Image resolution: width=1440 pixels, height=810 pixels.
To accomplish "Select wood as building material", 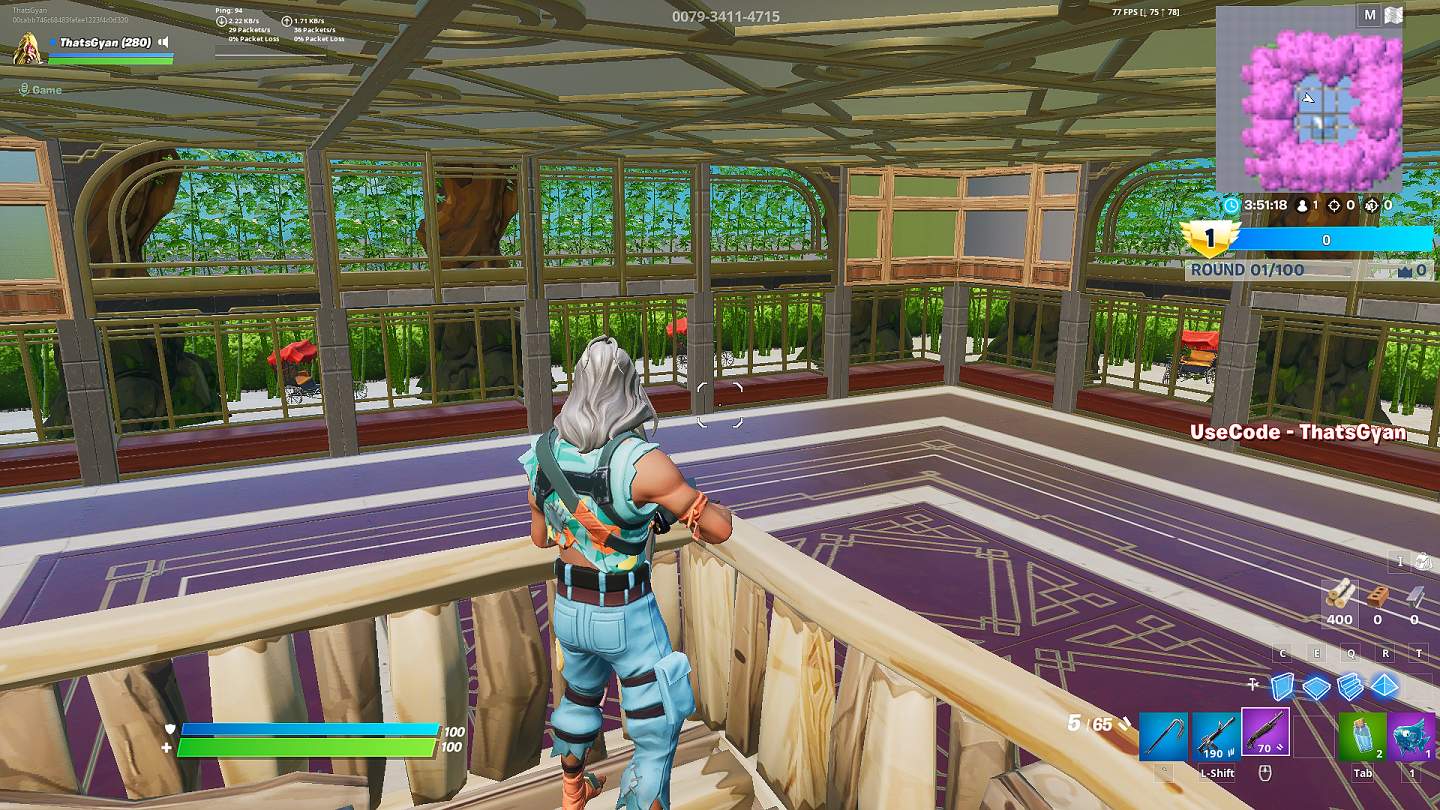I will tap(1340, 596).
